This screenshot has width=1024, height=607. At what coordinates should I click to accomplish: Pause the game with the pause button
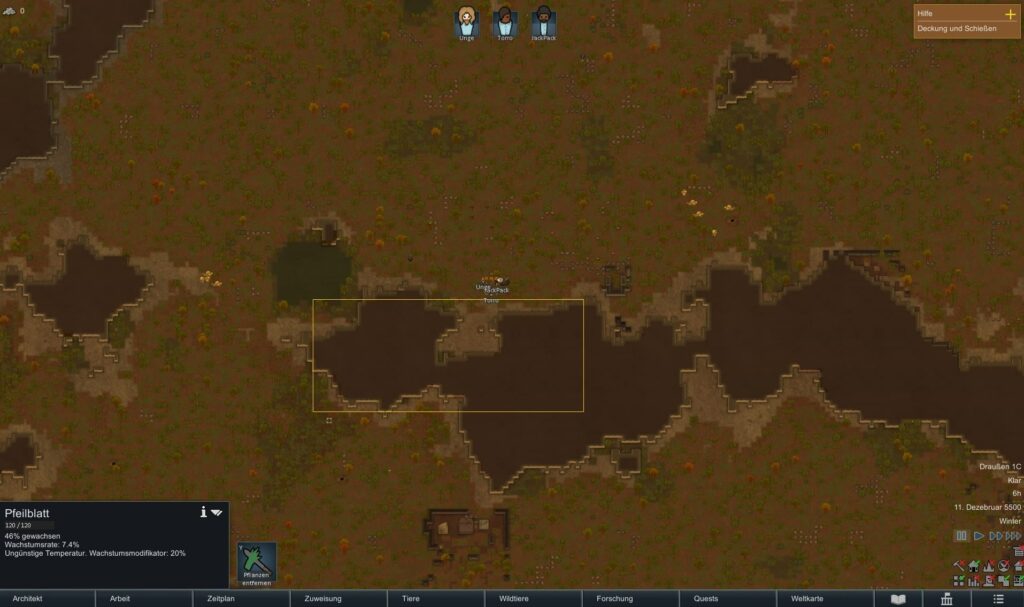click(961, 536)
